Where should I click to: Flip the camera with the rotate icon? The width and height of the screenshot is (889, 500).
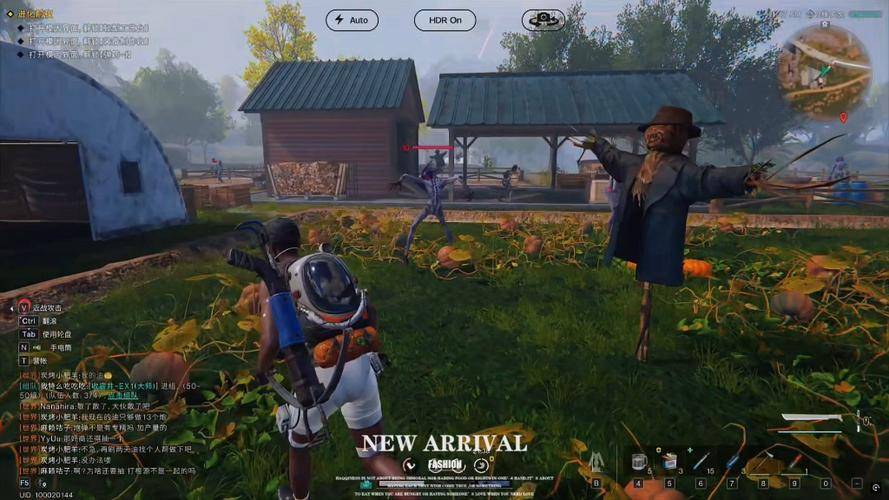543,20
